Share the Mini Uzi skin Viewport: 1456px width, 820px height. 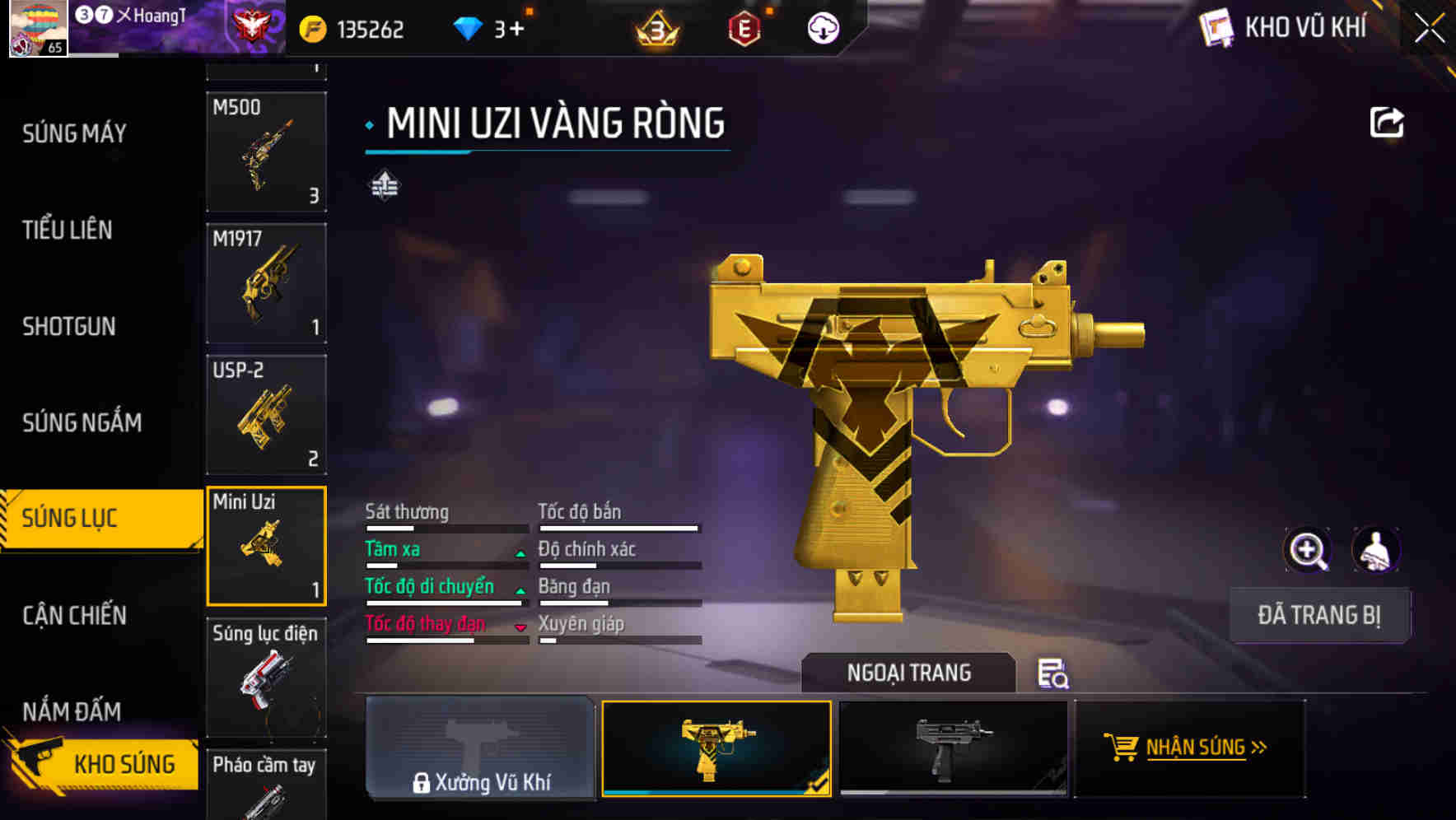1387,123
